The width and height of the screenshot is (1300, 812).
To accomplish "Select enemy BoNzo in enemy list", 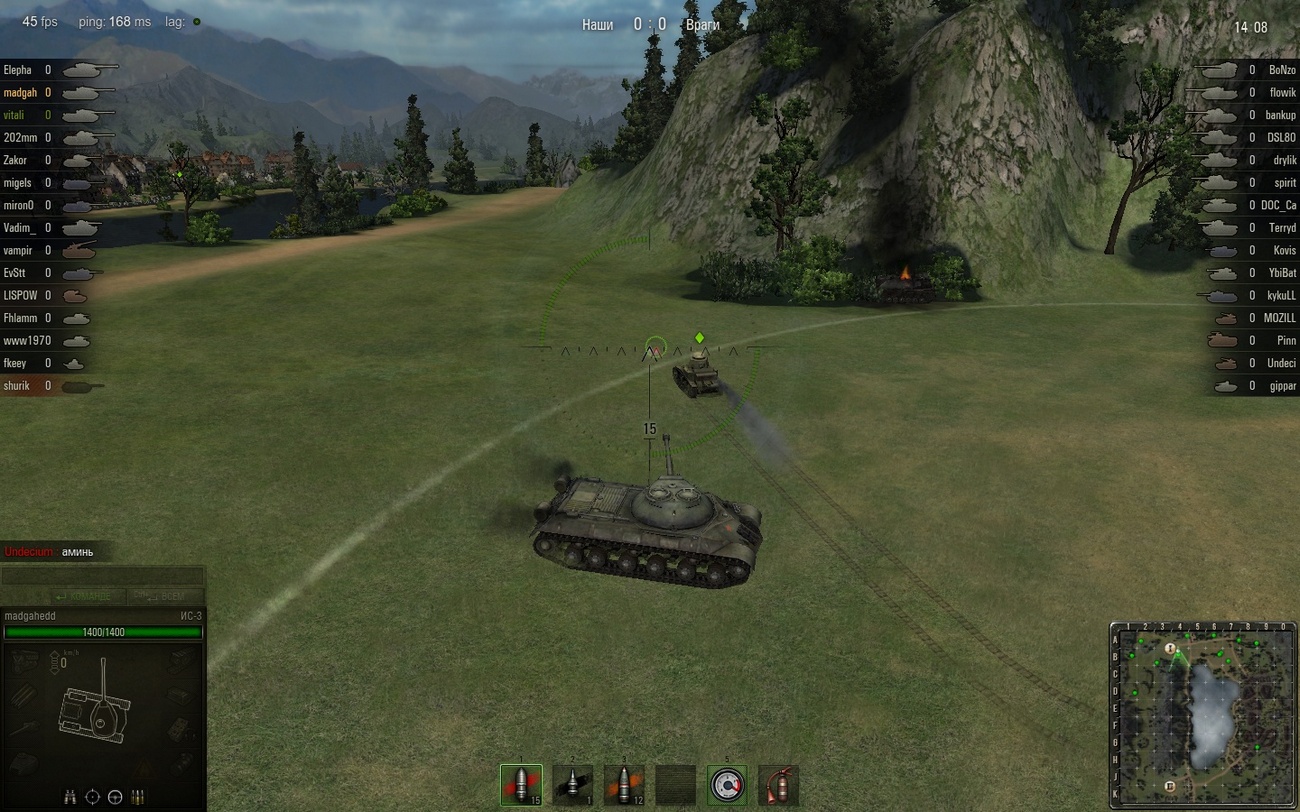I will [1281, 70].
